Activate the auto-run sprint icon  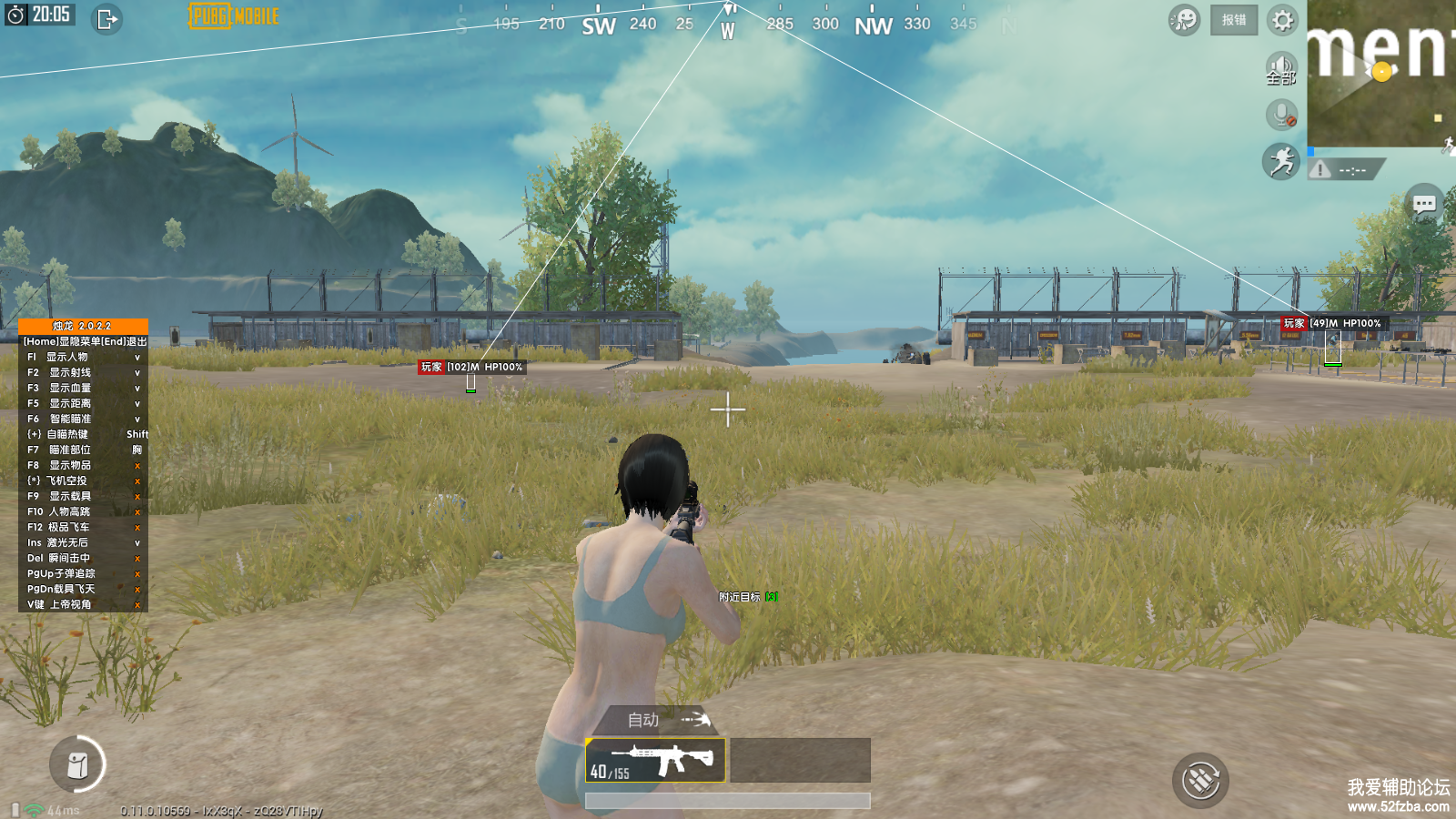point(1281,162)
